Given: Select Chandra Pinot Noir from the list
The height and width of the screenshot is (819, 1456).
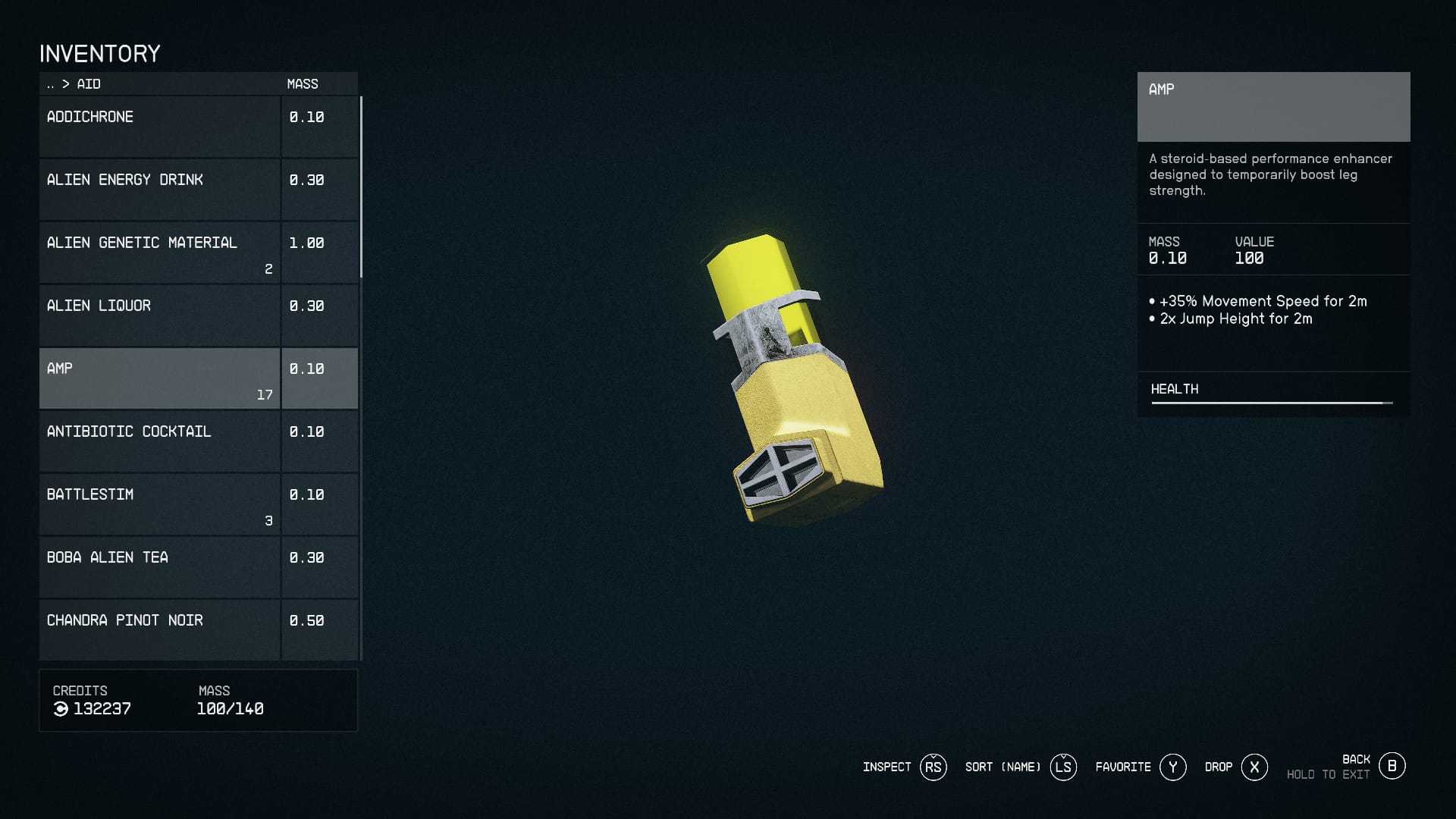Looking at the screenshot, I should 159,629.
